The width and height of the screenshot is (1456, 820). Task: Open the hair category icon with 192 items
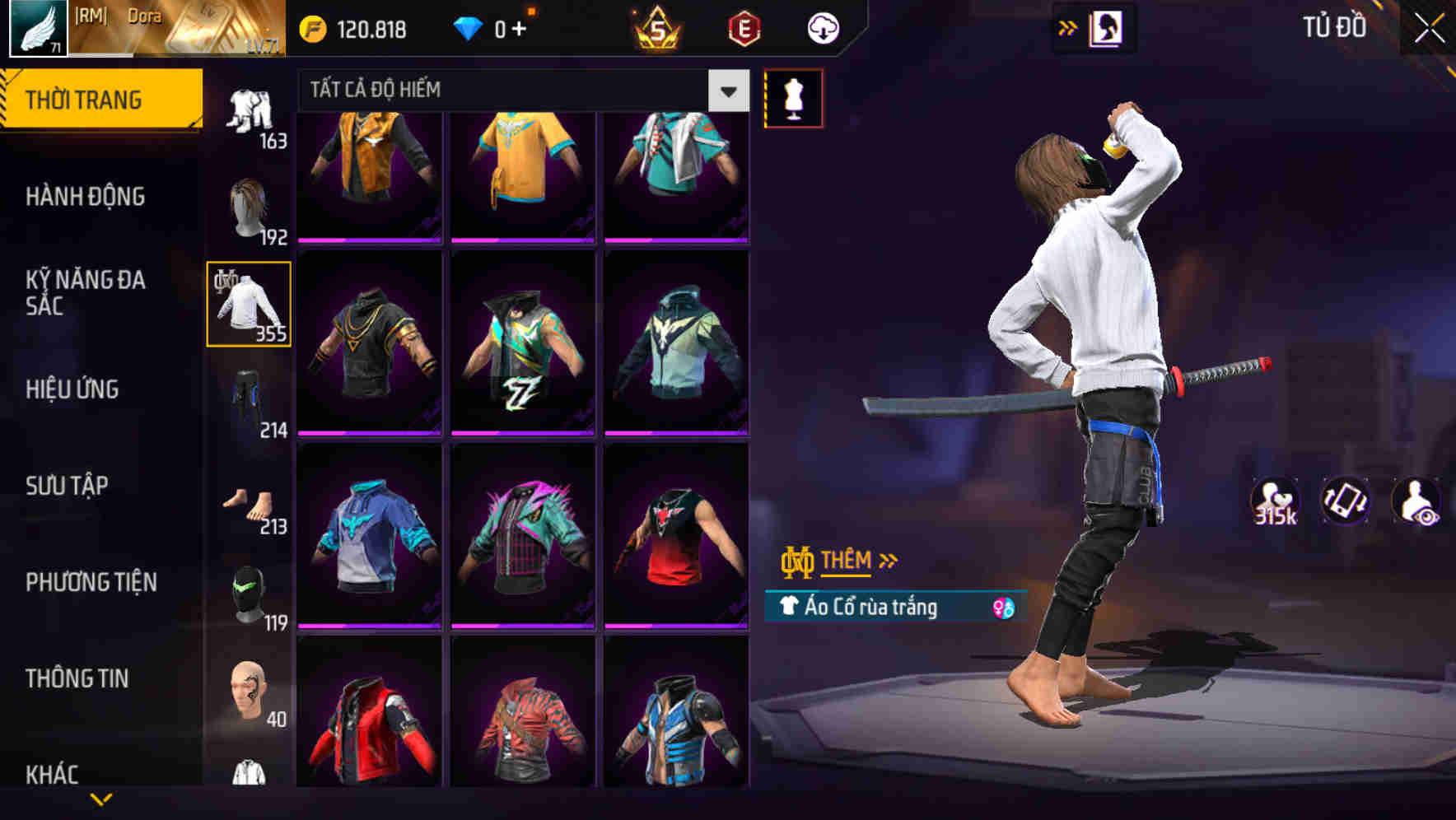(x=246, y=207)
